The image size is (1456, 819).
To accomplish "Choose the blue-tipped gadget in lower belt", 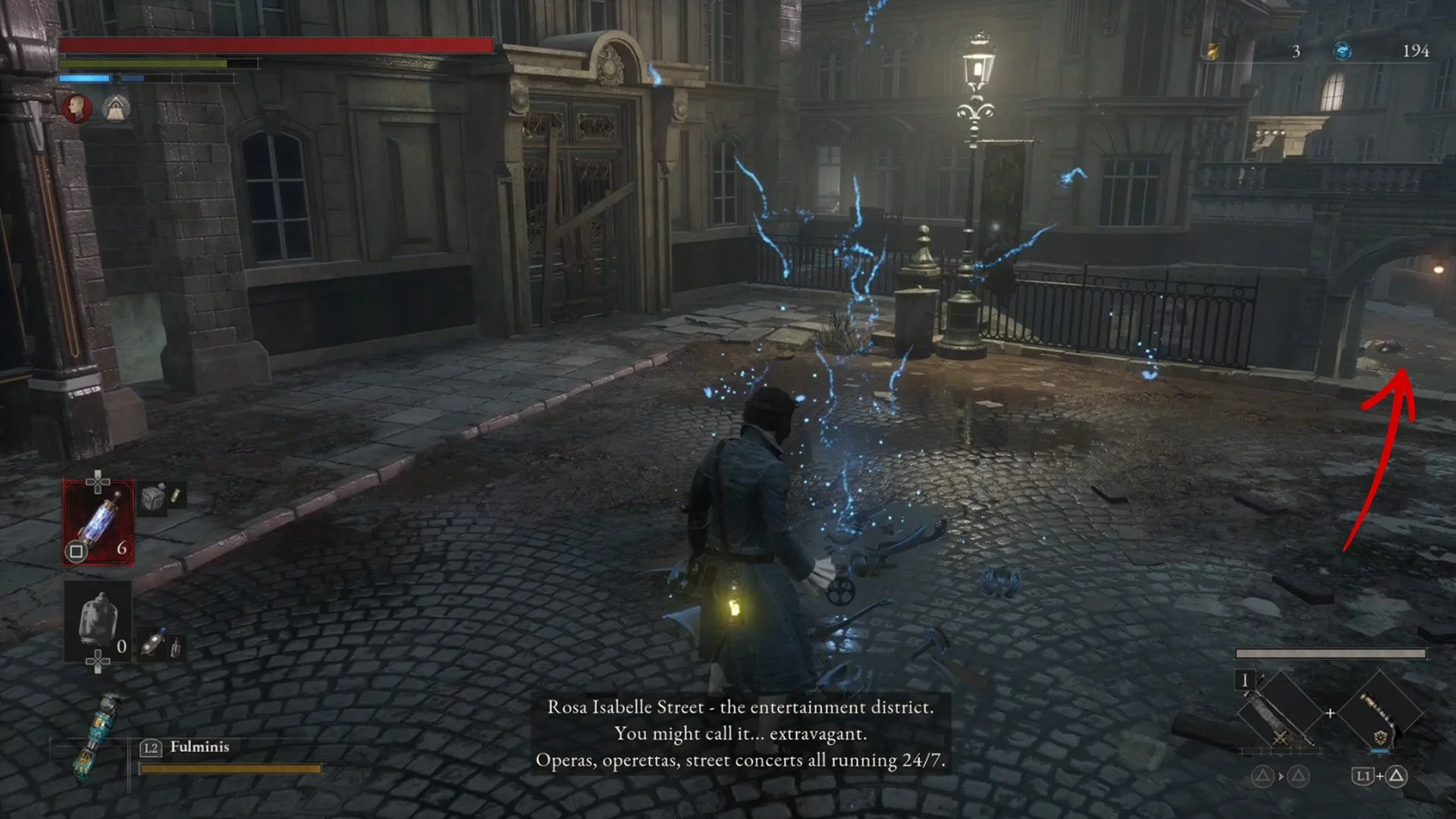I will [154, 643].
